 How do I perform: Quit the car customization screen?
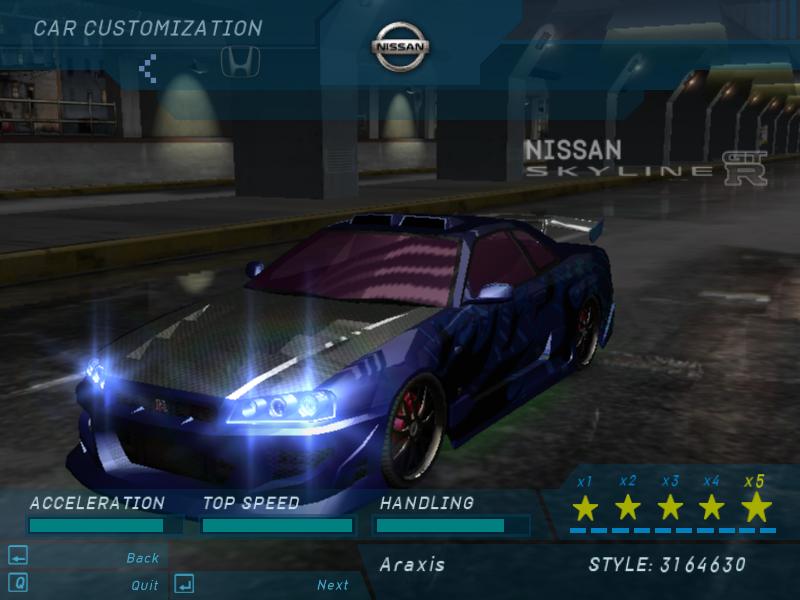click(x=145, y=585)
